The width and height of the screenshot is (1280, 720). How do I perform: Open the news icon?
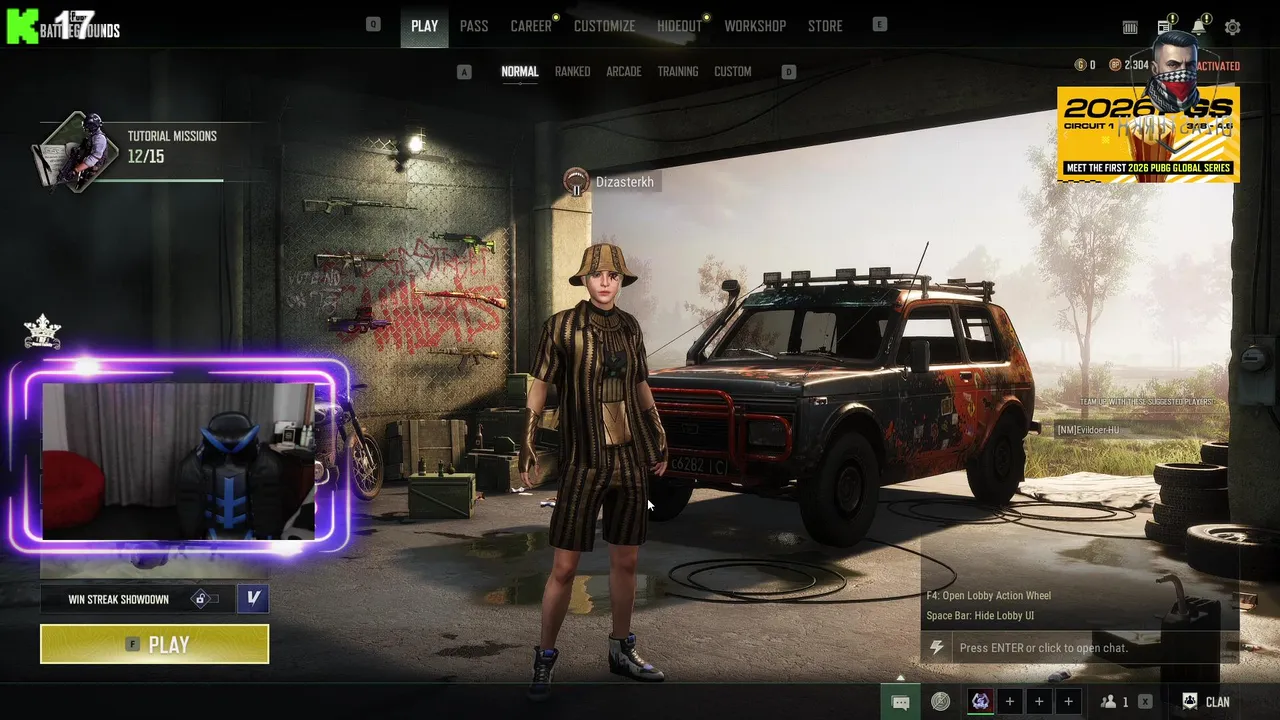(1165, 27)
